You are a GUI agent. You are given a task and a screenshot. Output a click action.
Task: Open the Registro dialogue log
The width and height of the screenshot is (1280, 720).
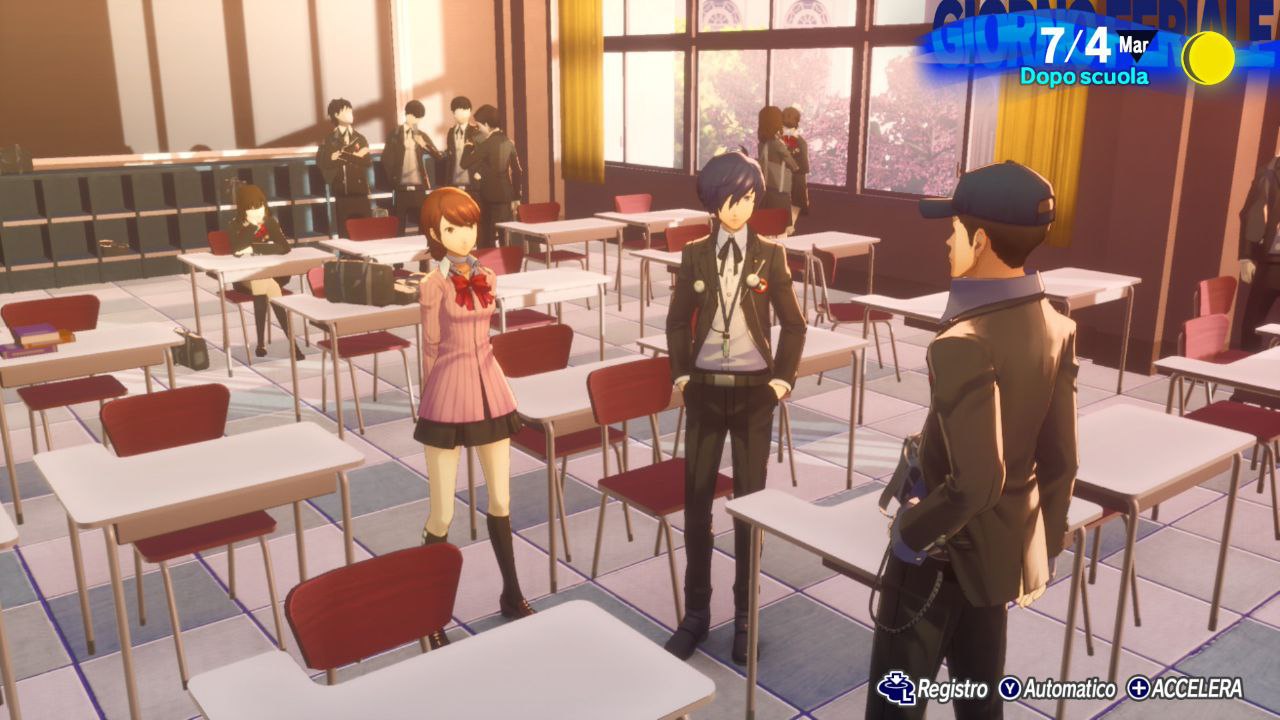click(933, 689)
